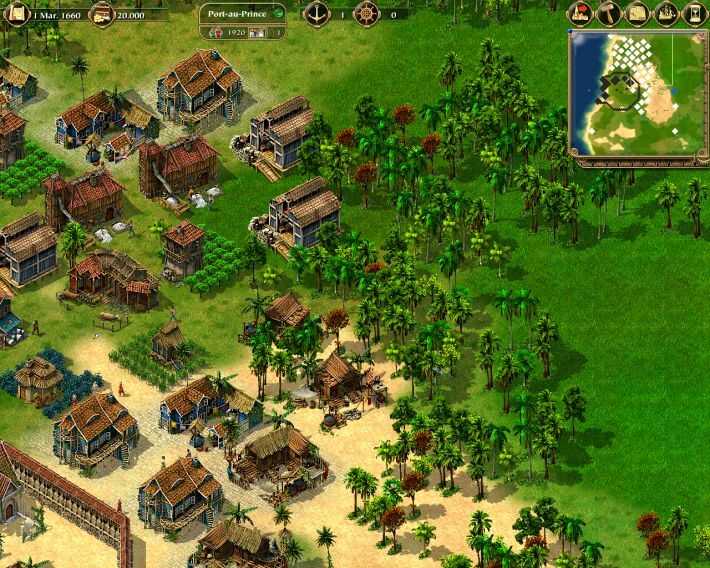The height and width of the screenshot is (568, 710).
Task: Open the sea map scroll icon
Action: tap(637, 13)
